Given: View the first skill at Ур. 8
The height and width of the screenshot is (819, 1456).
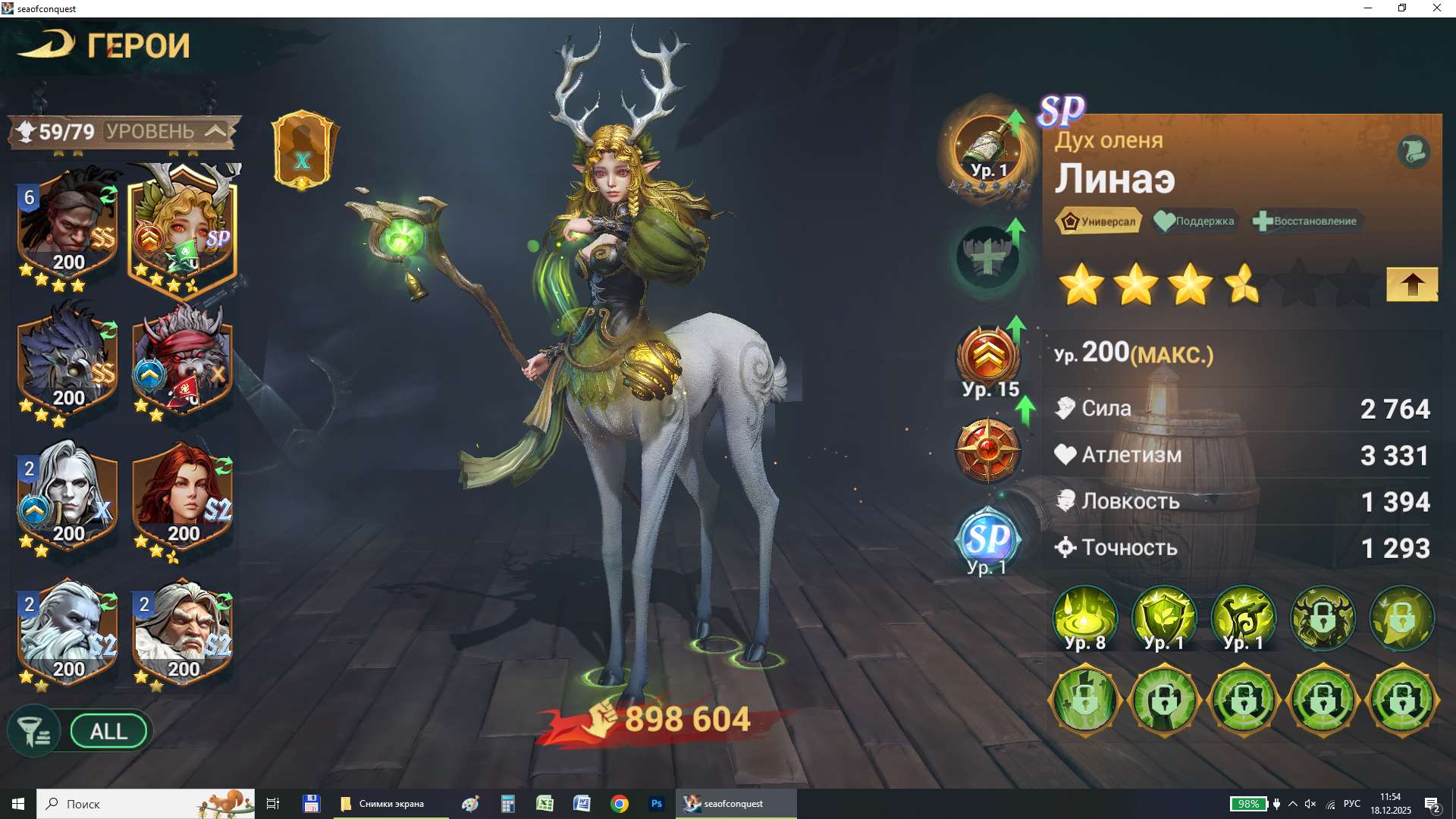Looking at the screenshot, I should pos(1084,618).
